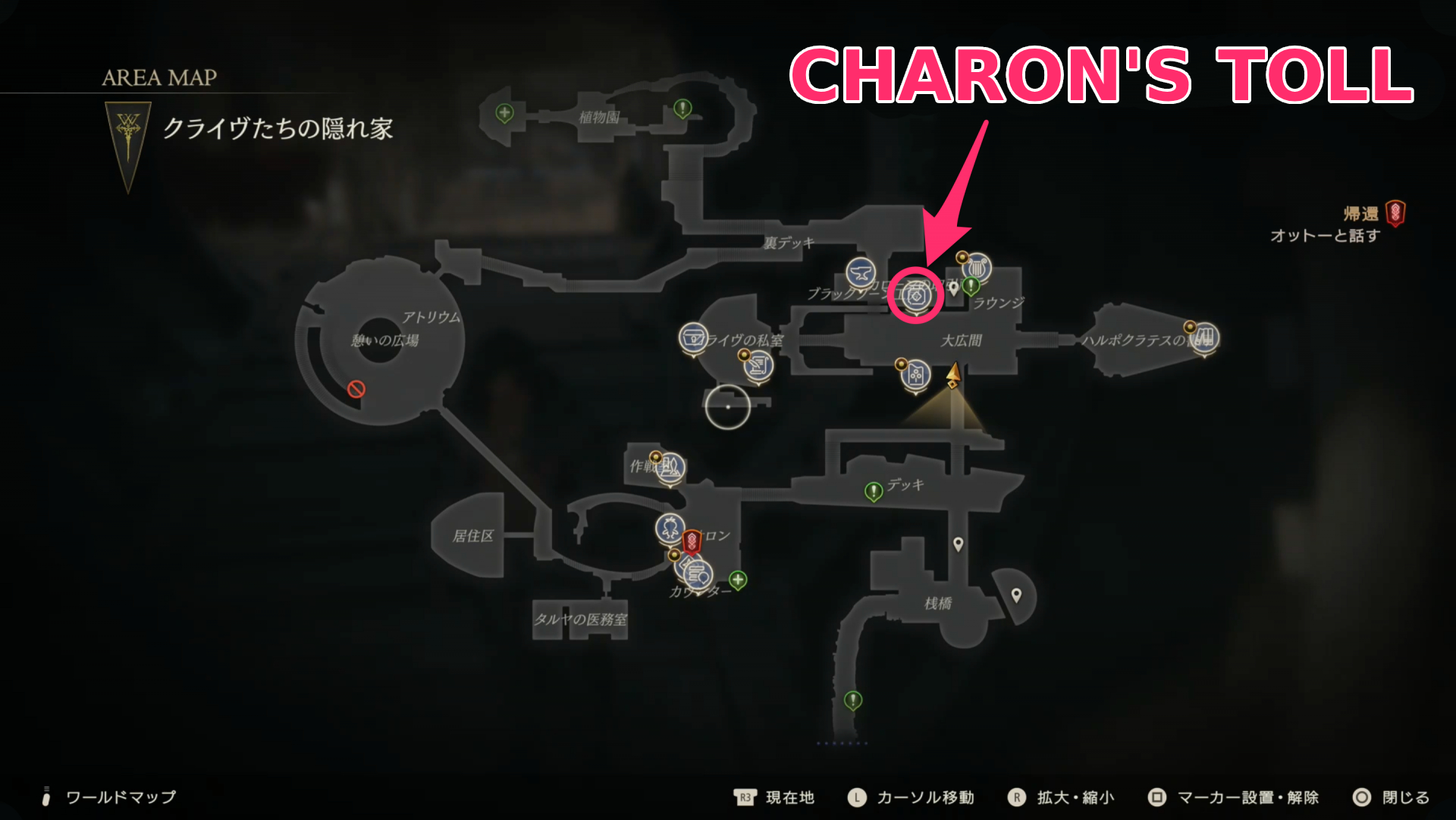The image size is (1456, 820).
Task: Select the notice board icon above the counter label
Action: coord(698,574)
